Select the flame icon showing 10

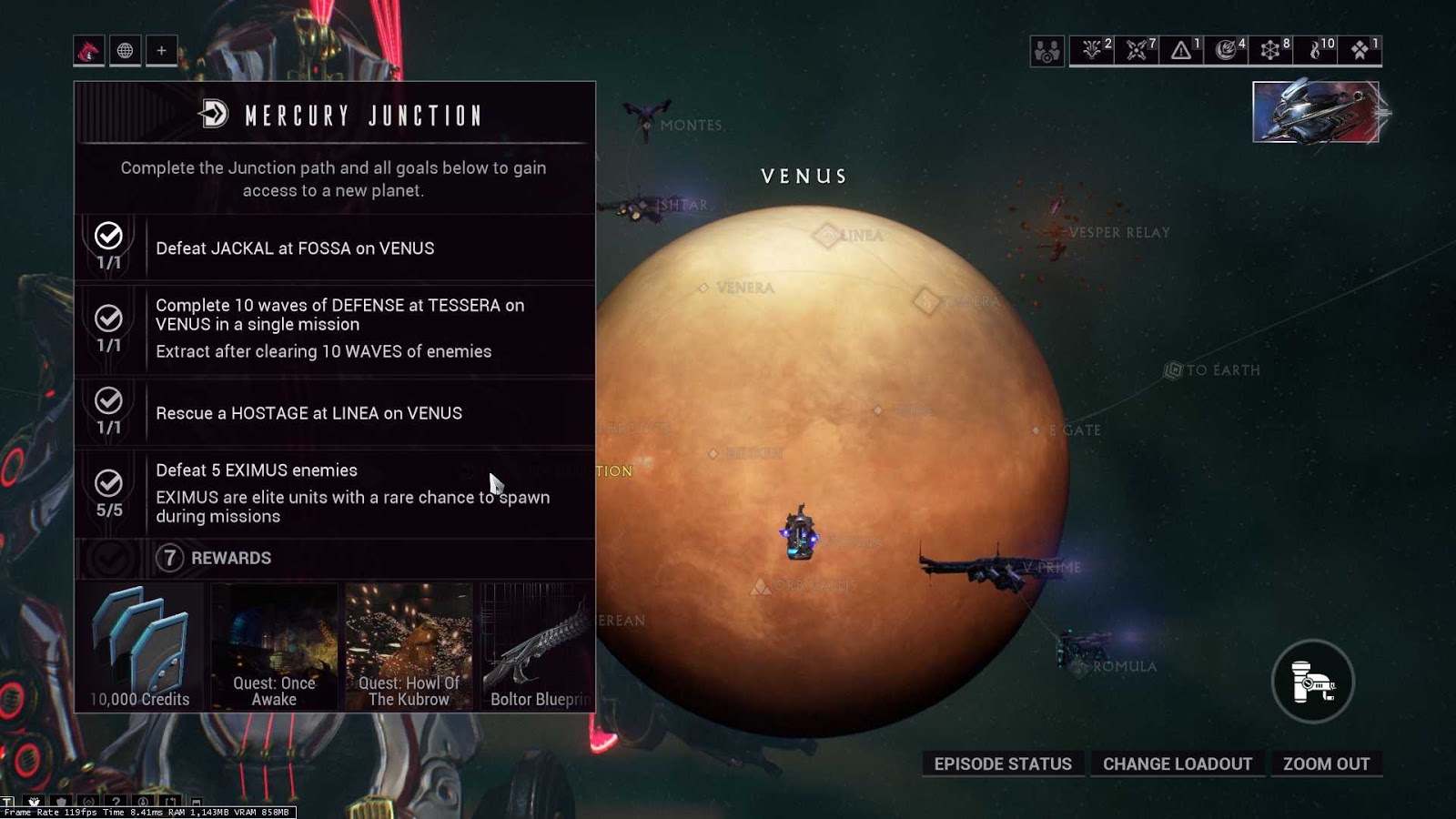tap(1315, 51)
